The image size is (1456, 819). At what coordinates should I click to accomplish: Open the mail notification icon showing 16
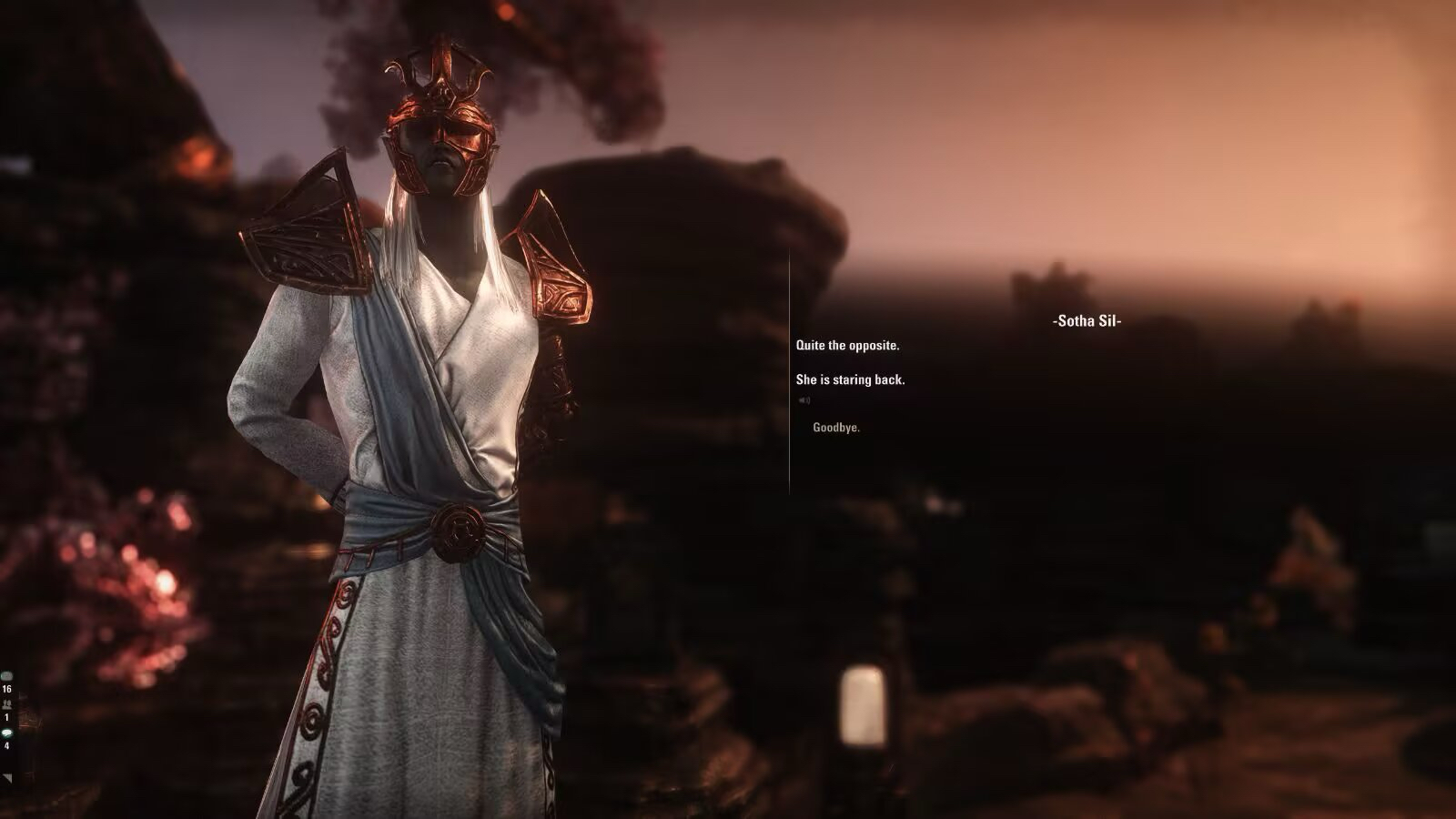[x=7, y=677]
